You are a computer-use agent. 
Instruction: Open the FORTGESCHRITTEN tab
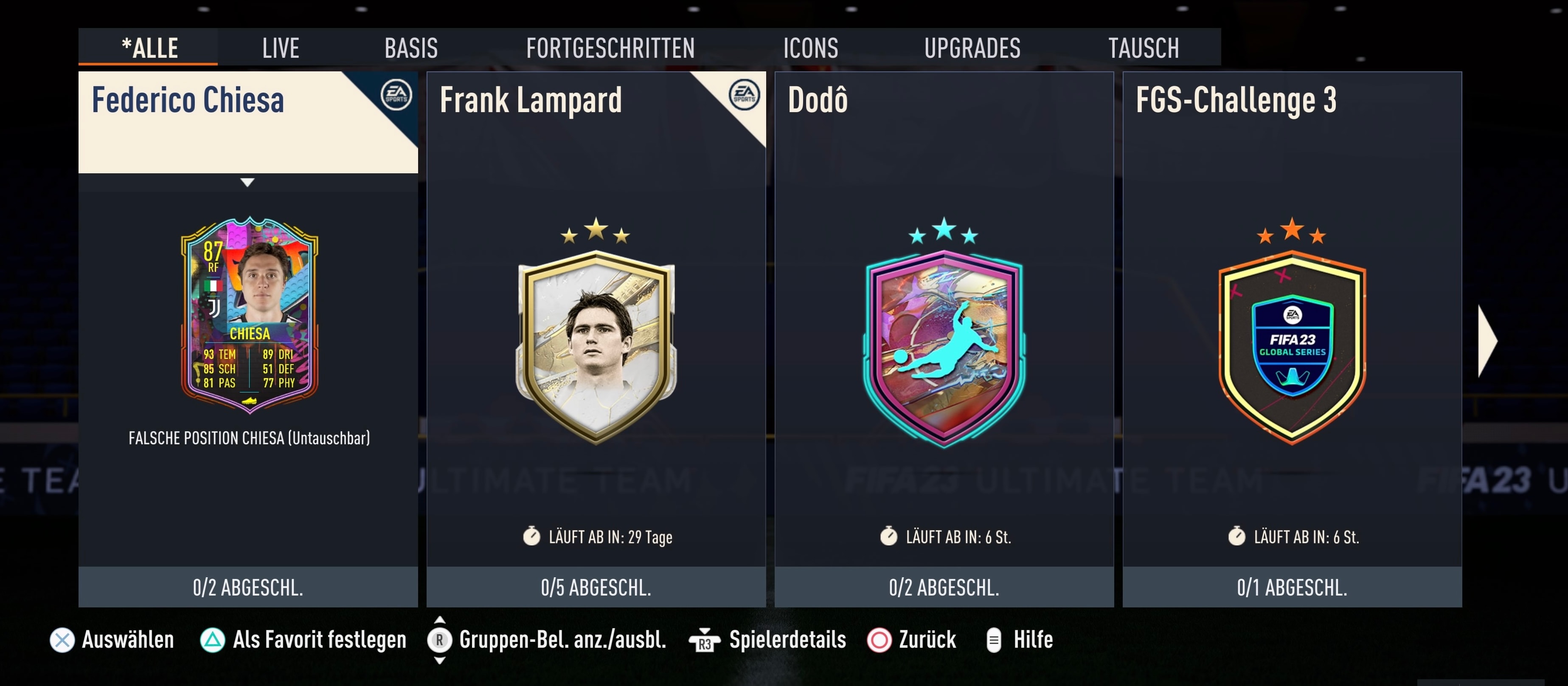[610, 46]
